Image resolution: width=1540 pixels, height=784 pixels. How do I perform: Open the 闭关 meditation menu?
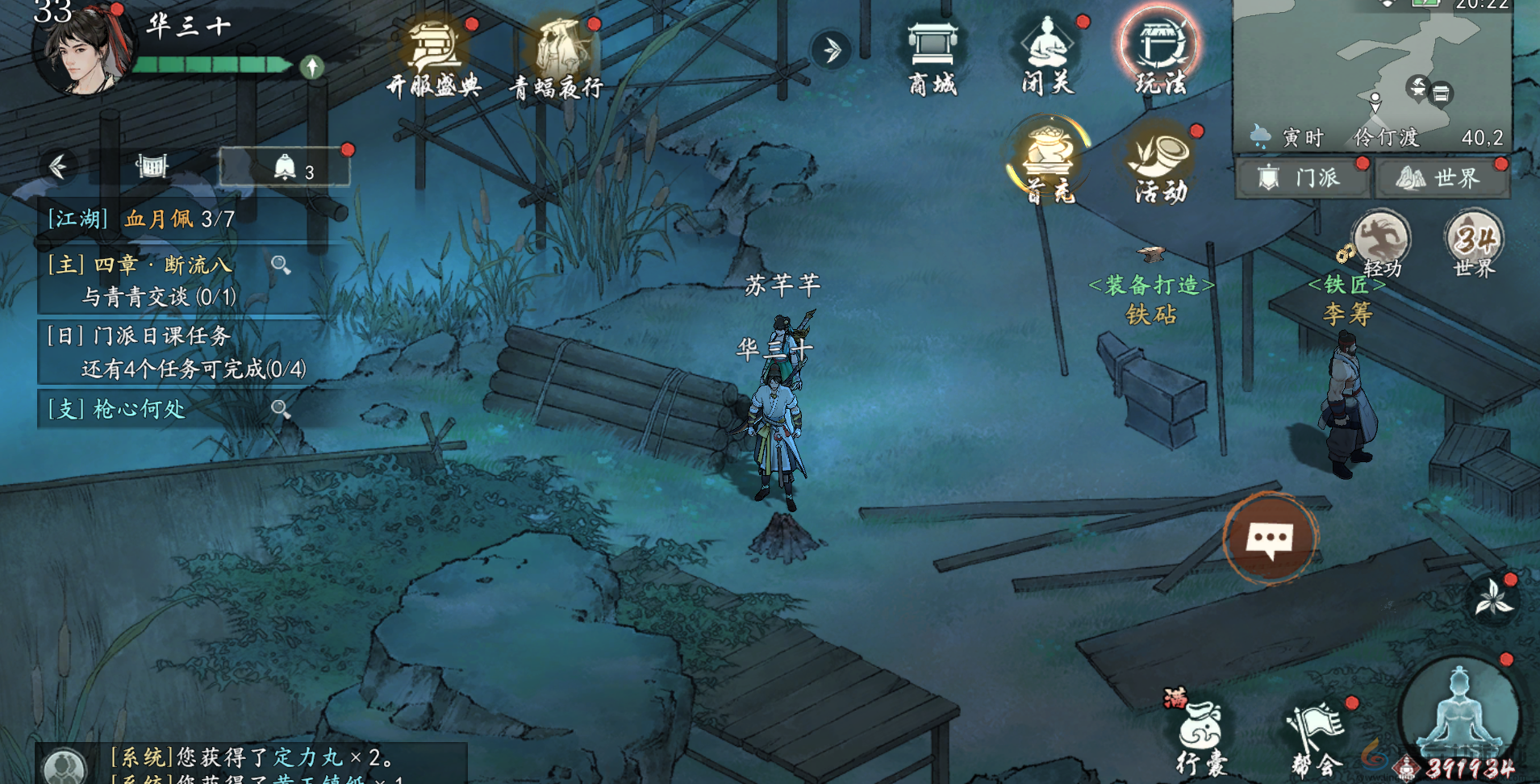point(1047,55)
